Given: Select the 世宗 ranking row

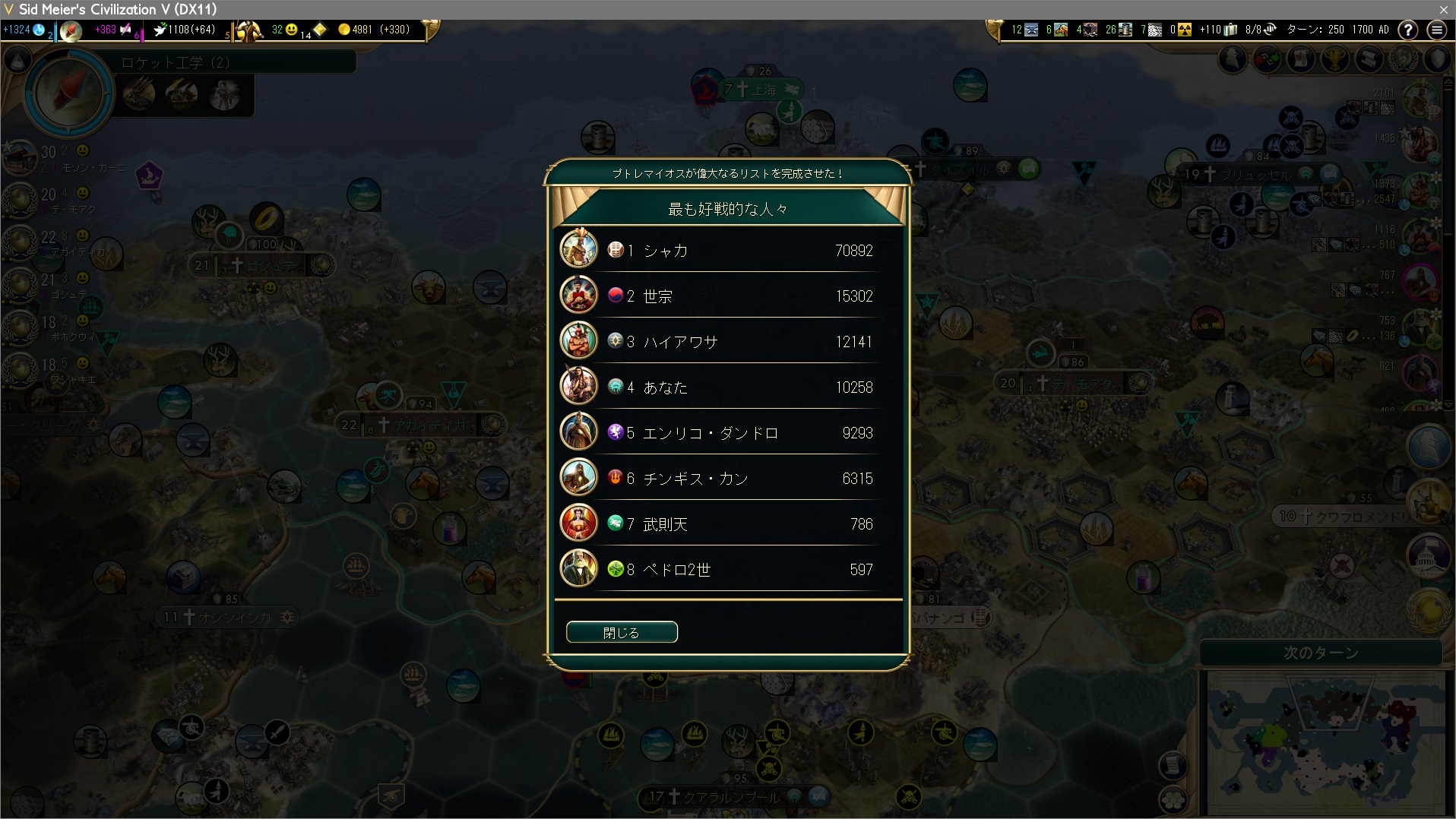Looking at the screenshot, I should 727,296.
